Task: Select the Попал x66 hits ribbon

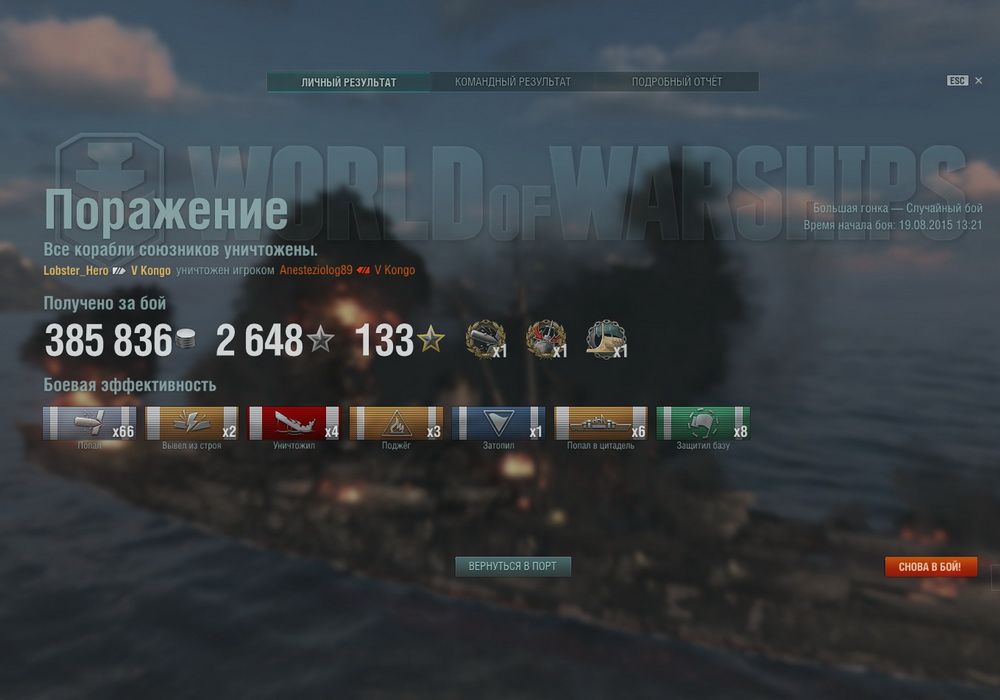Action: point(90,423)
